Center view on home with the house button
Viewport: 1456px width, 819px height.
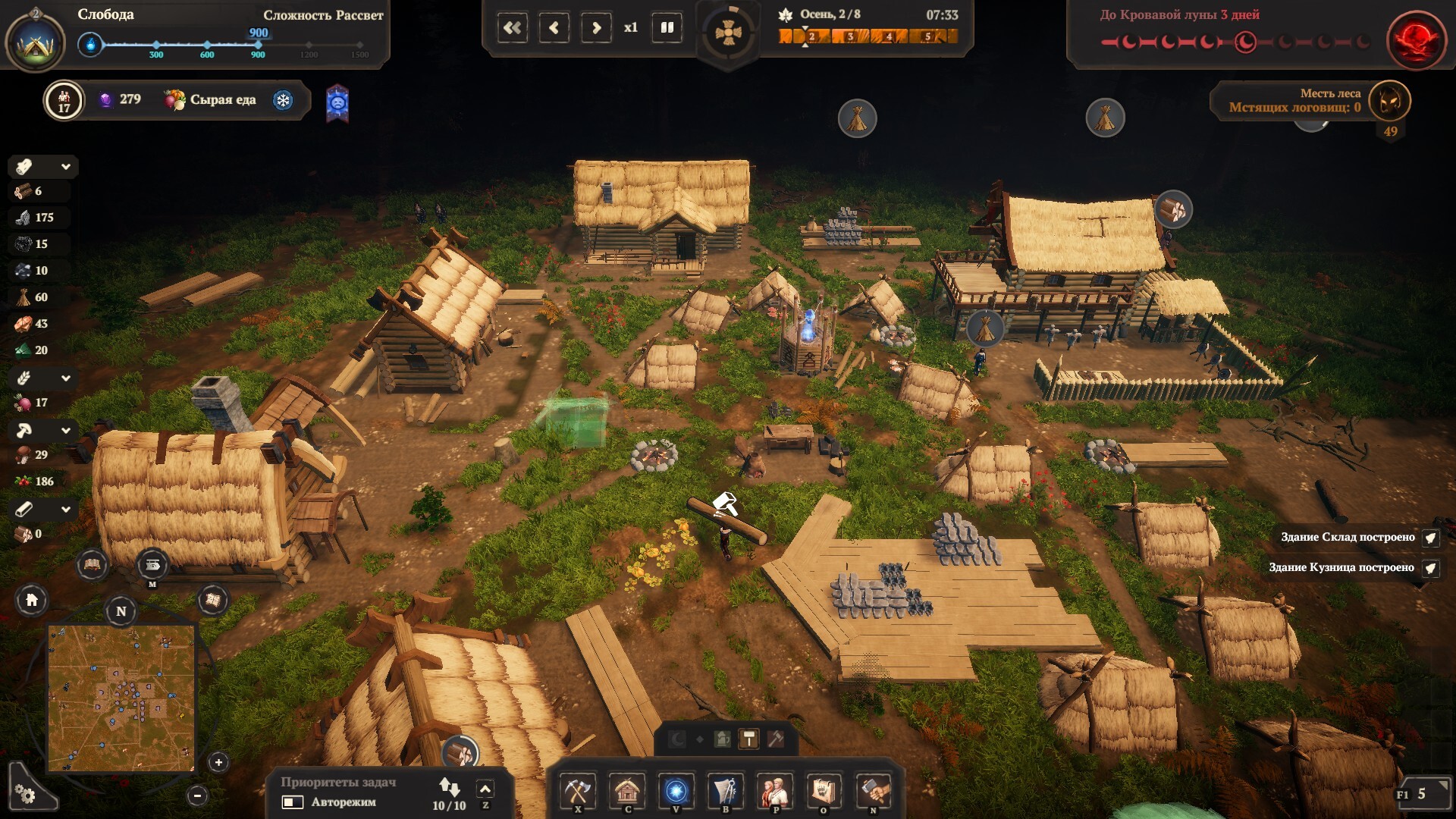(32, 601)
